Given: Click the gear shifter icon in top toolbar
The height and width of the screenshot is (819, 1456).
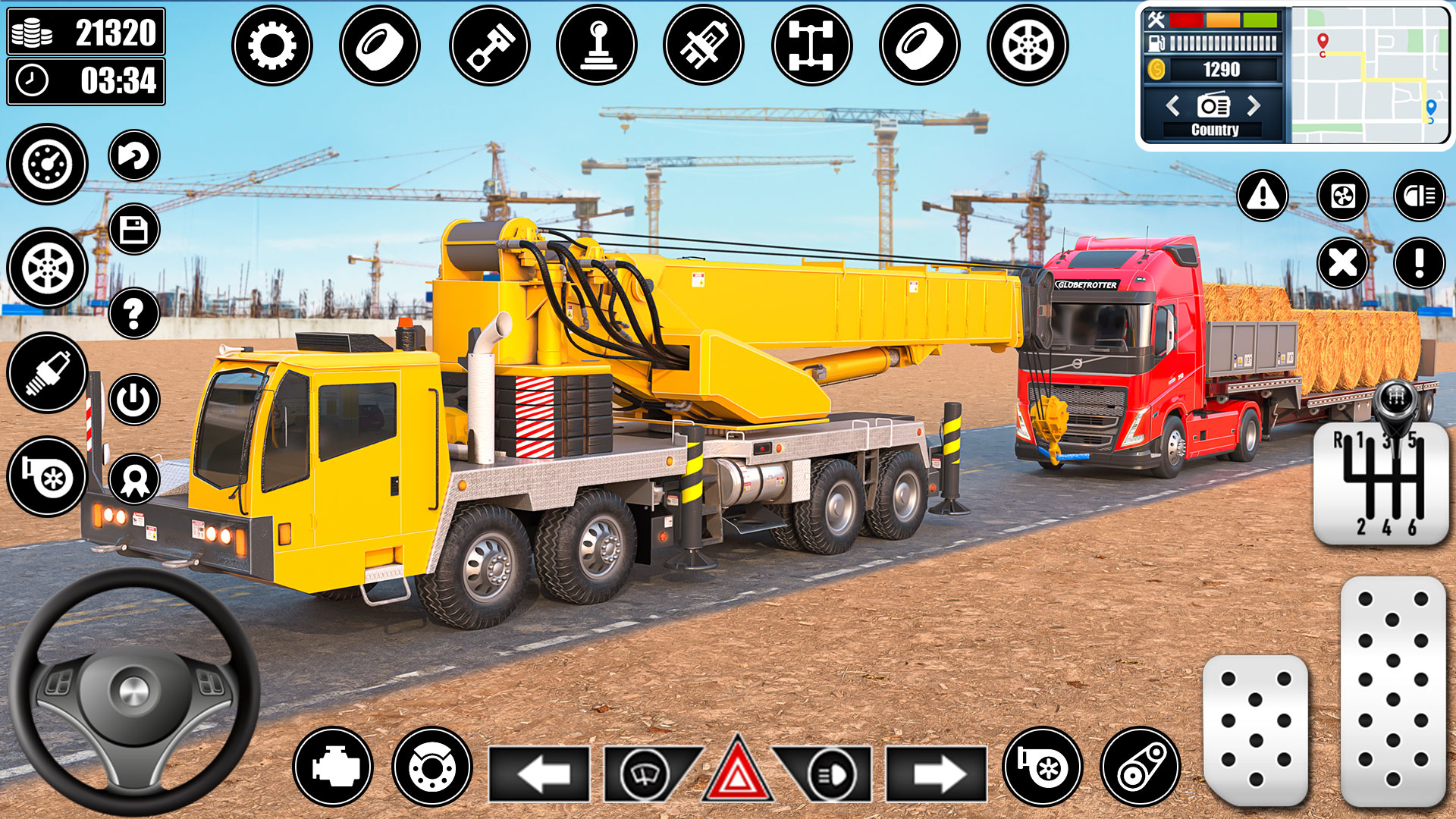Looking at the screenshot, I should tap(599, 44).
